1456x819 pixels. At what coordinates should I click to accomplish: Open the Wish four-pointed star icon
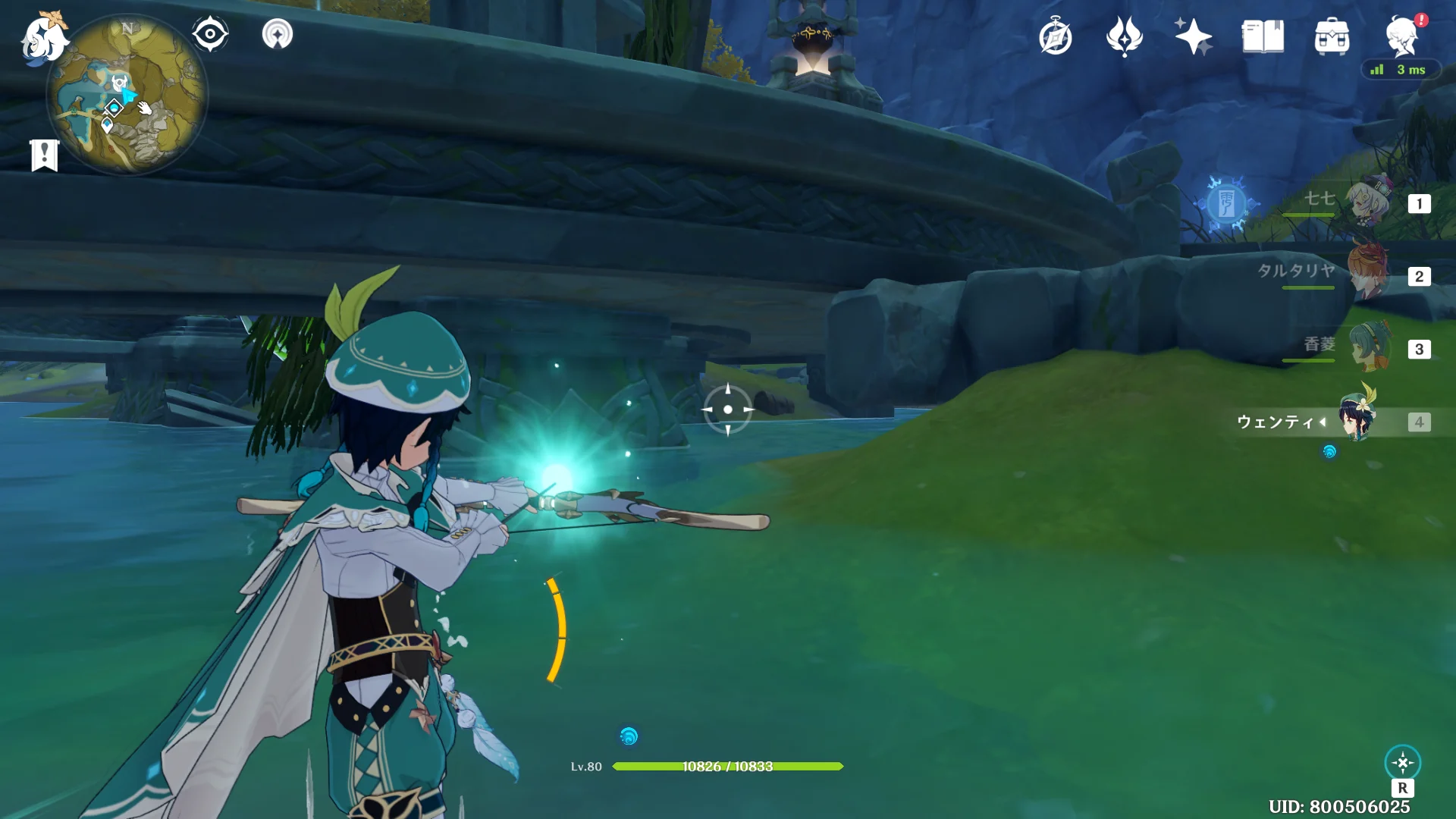(x=1193, y=36)
